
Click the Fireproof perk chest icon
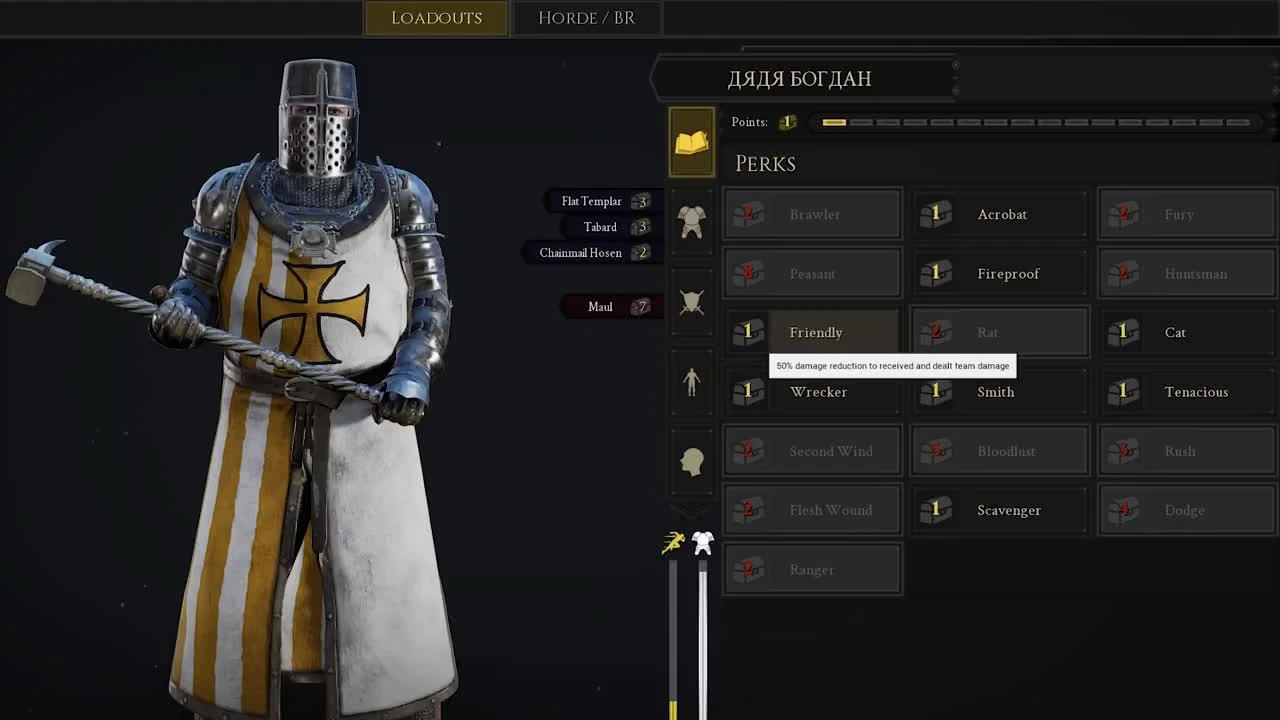(x=935, y=273)
